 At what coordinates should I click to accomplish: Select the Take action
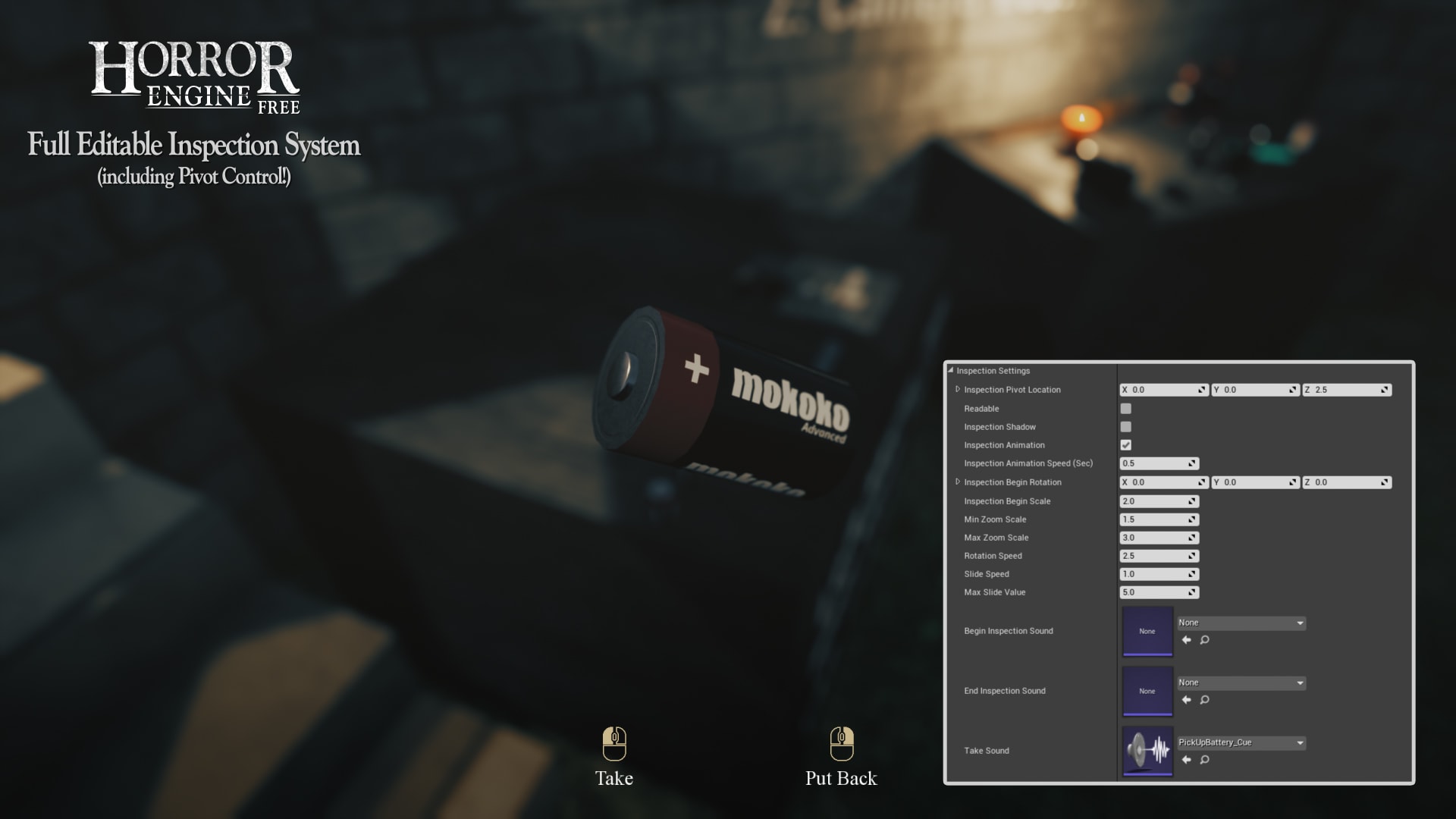(x=613, y=777)
